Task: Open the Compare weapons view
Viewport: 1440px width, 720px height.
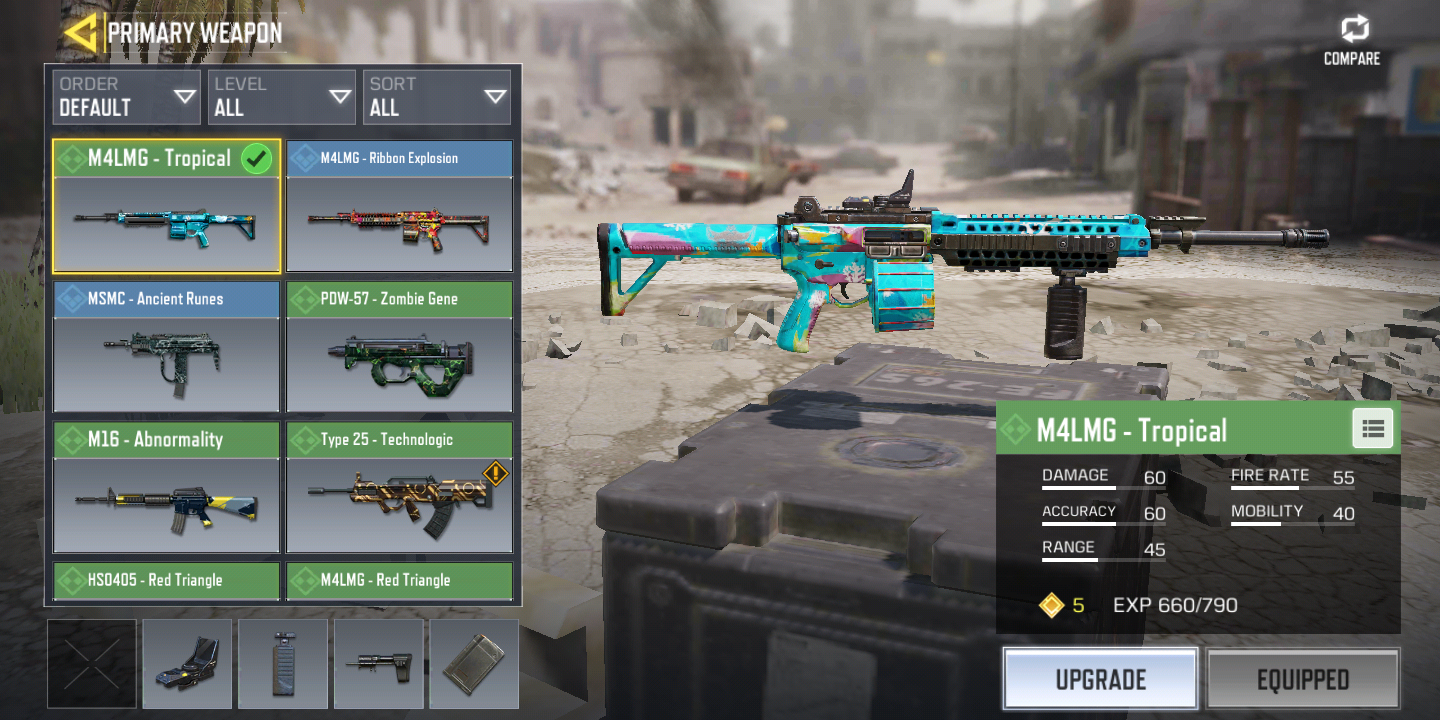Action: coord(1352,40)
